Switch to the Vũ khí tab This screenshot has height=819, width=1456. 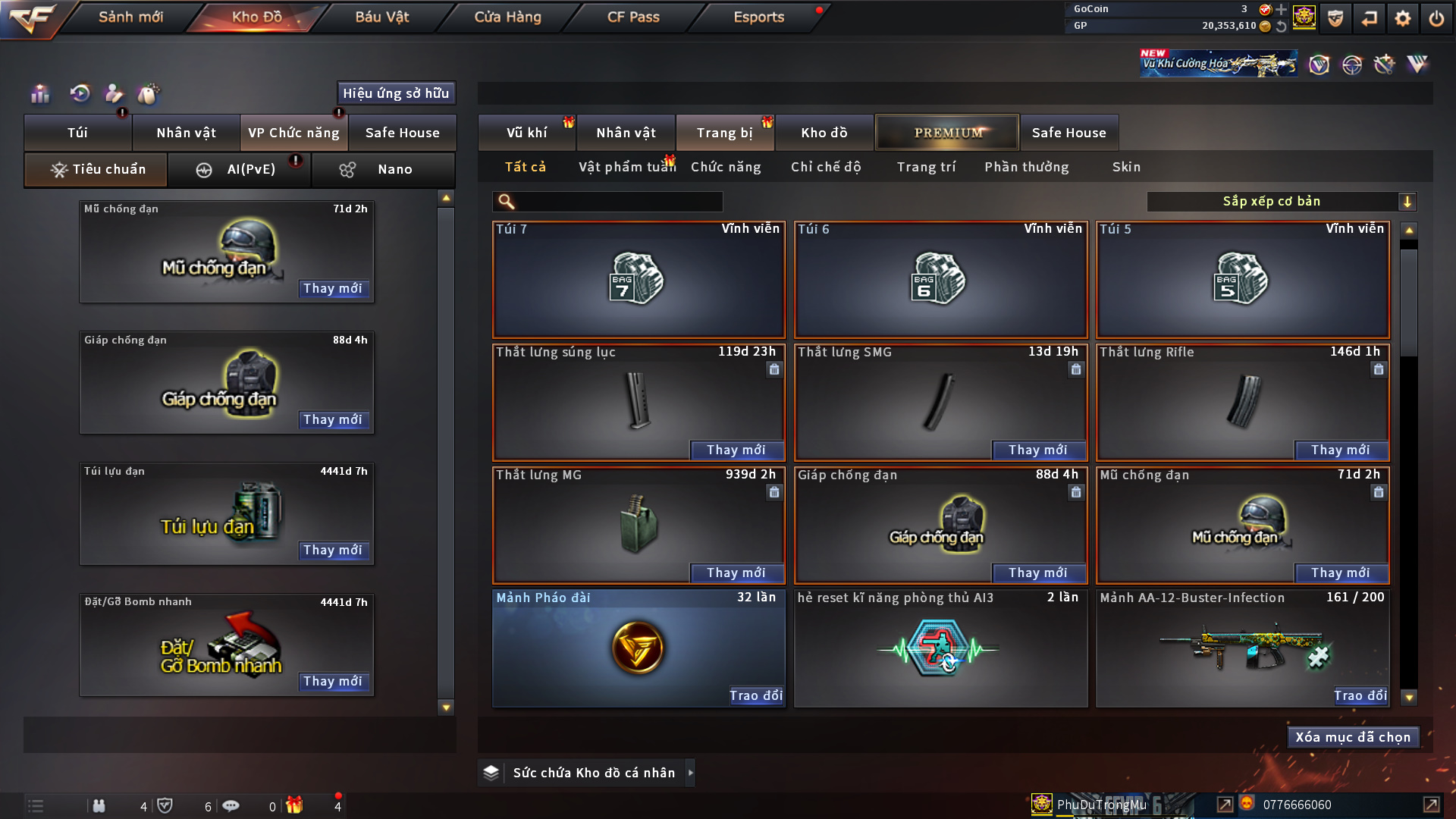coord(526,133)
